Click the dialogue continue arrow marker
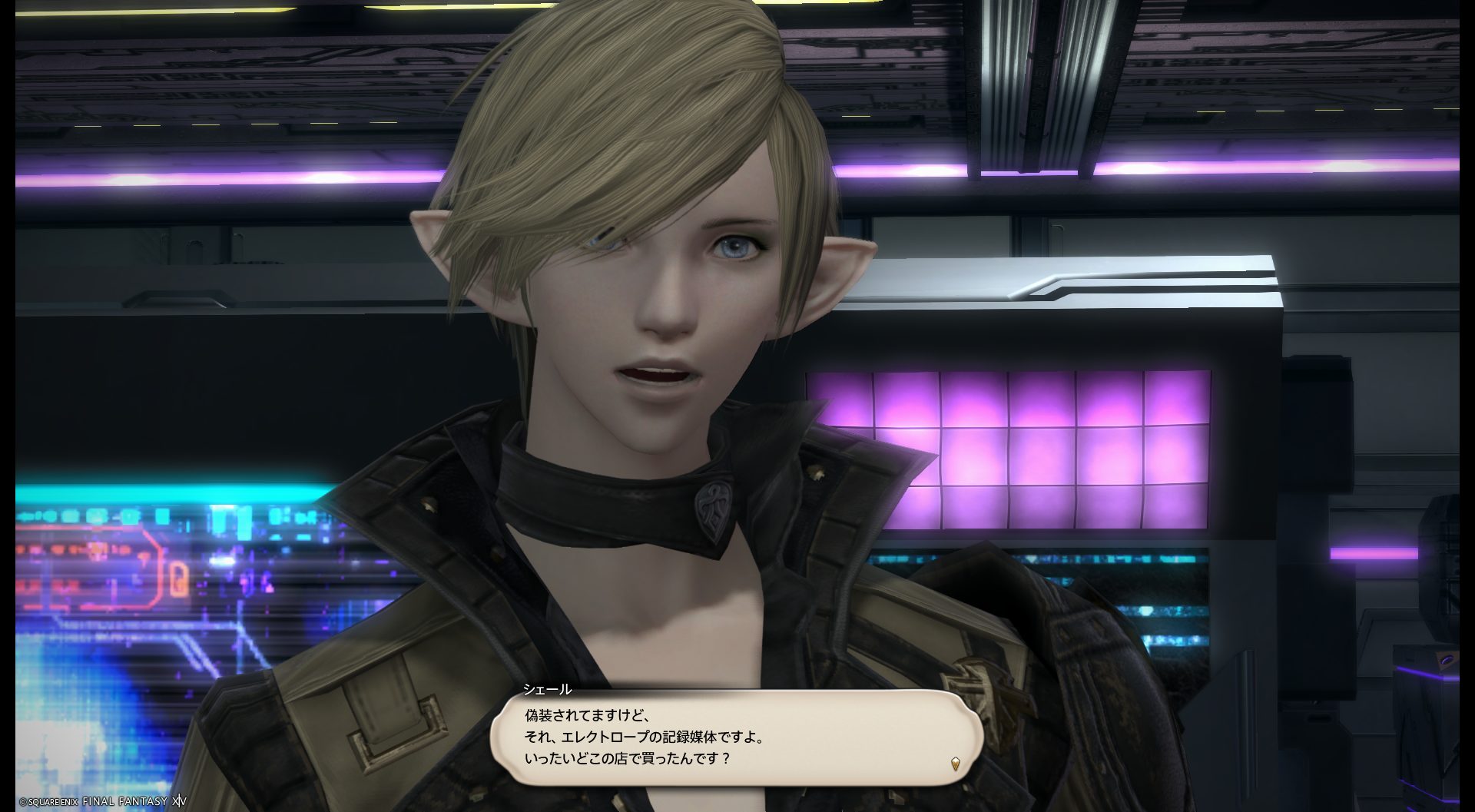 coord(955,764)
